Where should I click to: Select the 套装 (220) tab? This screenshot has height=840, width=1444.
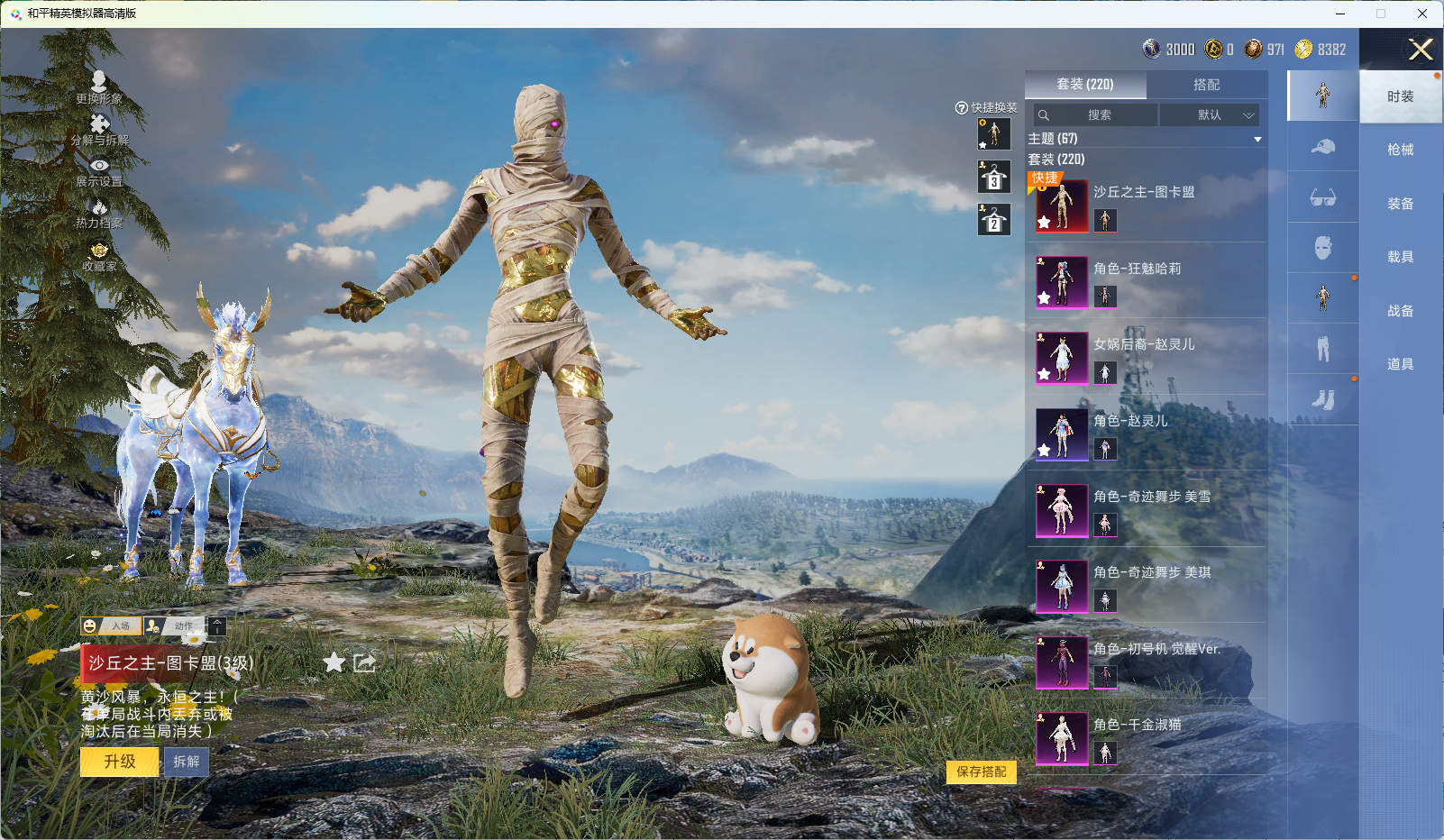click(1085, 85)
